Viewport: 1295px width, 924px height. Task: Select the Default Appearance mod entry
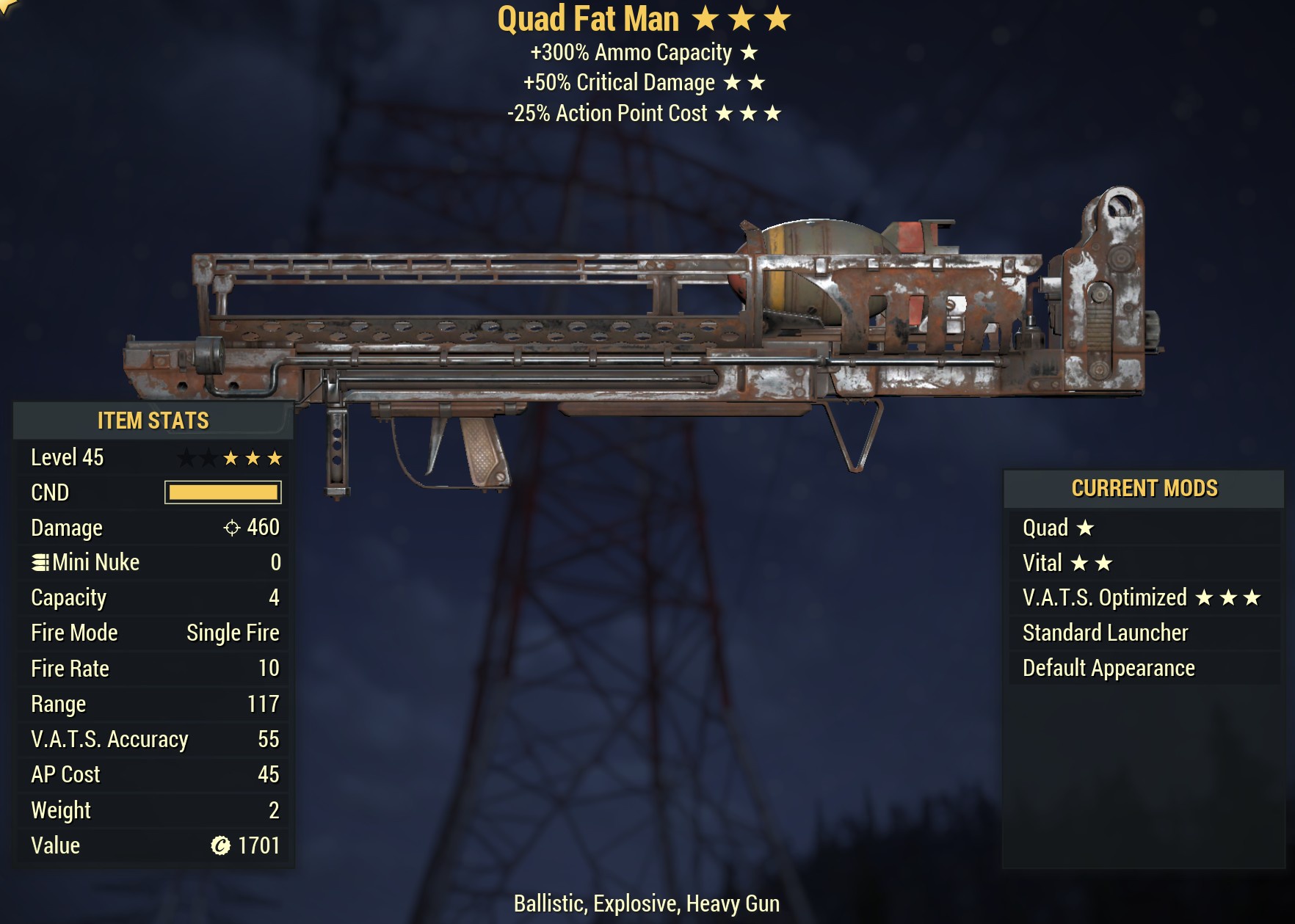tap(1108, 668)
